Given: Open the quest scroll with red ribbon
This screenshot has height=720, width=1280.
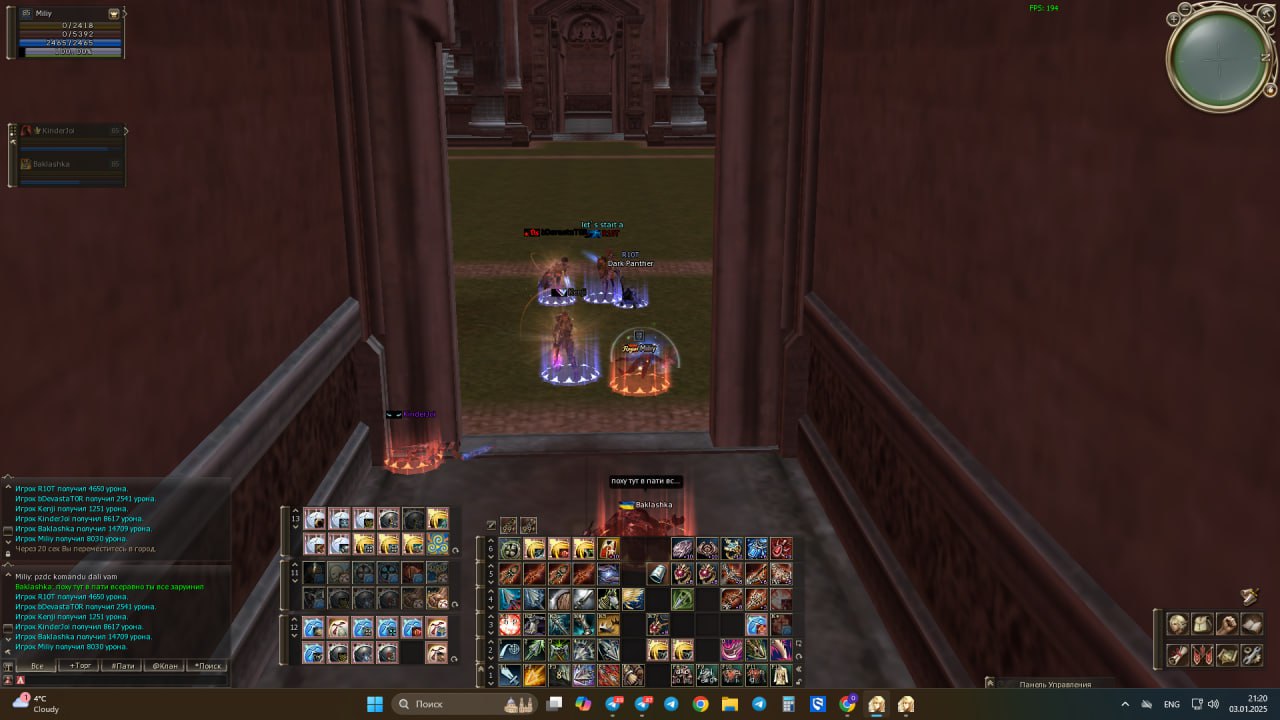Looking at the screenshot, I should (x=1178, y=656).
